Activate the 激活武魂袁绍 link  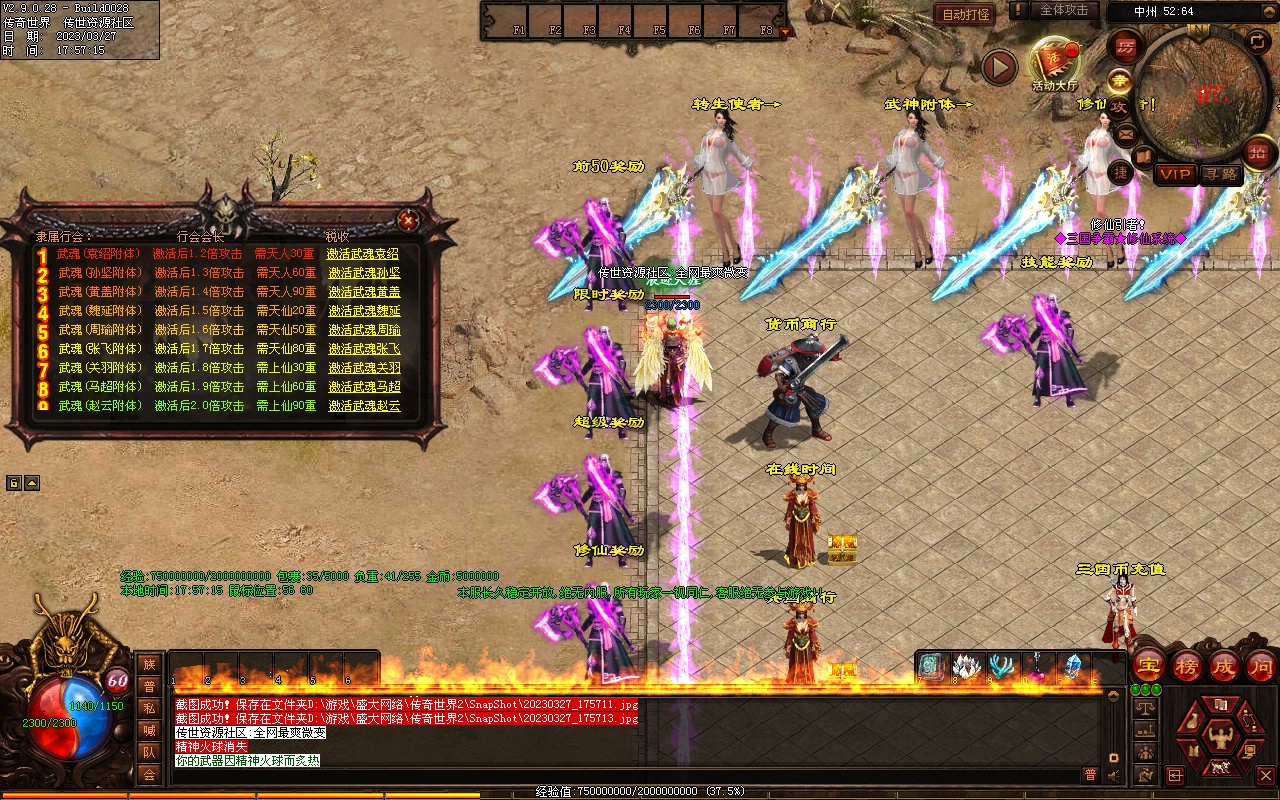point(363,254)
